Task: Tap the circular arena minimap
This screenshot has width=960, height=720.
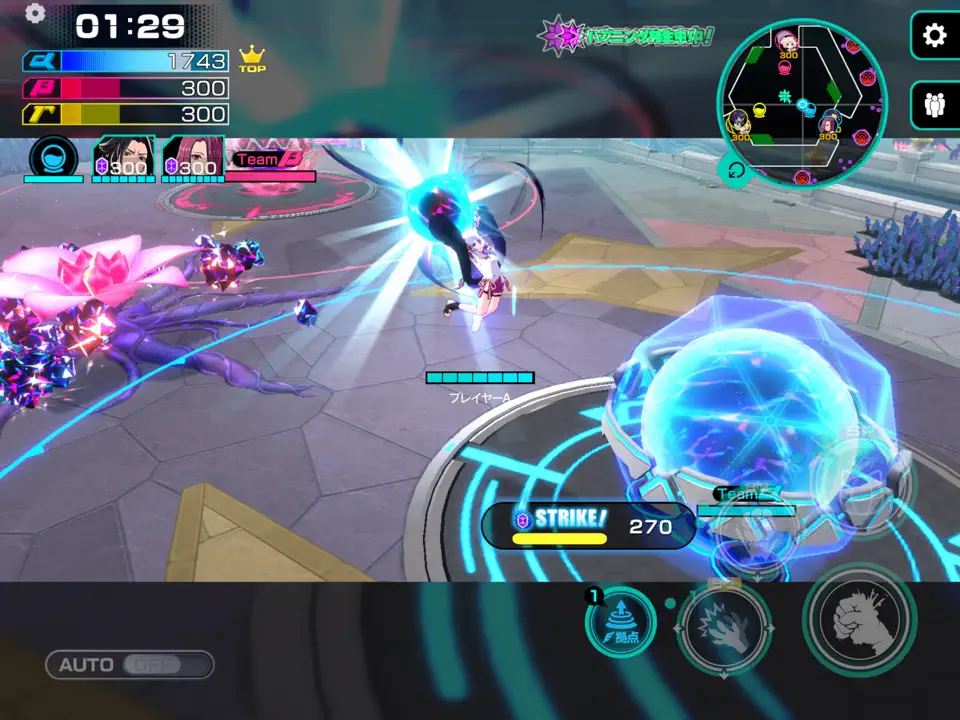Action: coord(801,104)
